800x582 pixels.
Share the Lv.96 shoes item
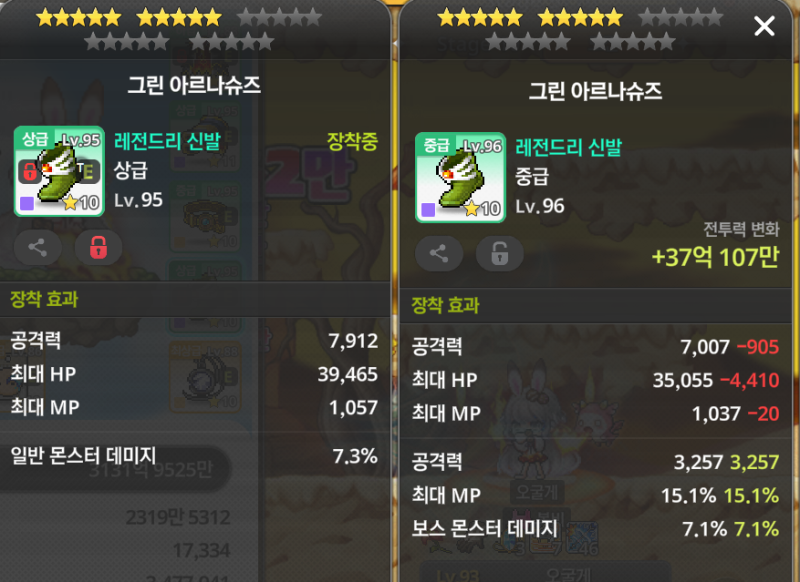[439, 254]
